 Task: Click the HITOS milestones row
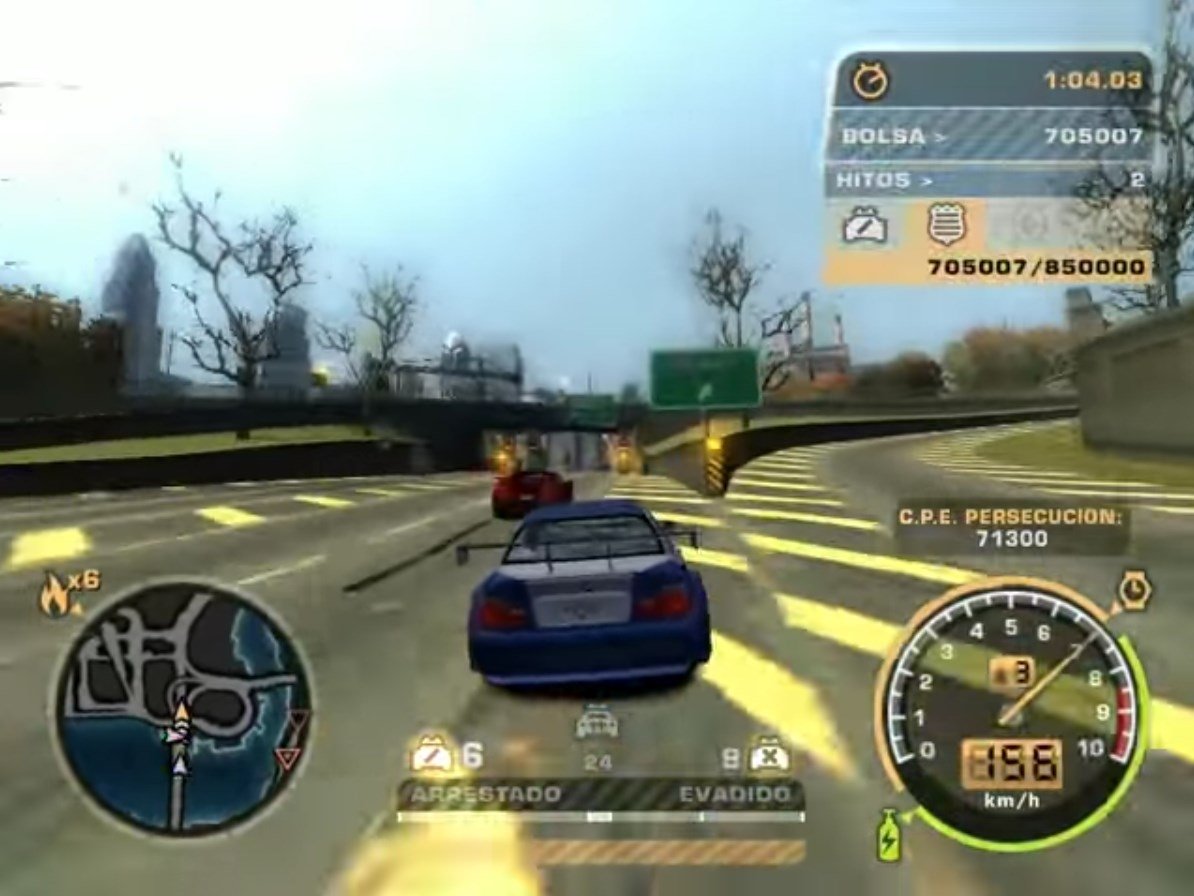pyautogui.click(x=988, y=181)
